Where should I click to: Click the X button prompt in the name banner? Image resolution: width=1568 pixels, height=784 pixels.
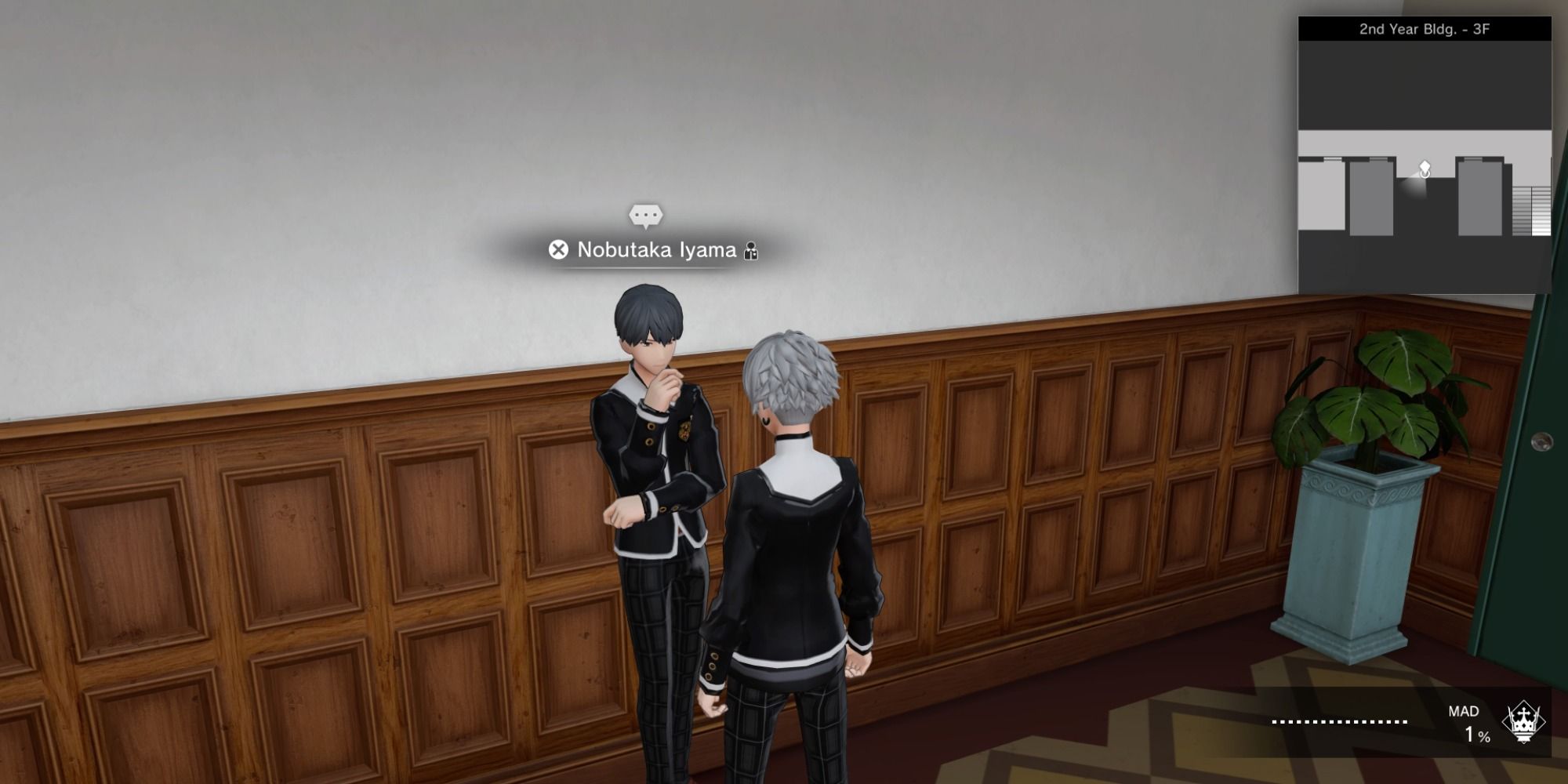[558, 251]
